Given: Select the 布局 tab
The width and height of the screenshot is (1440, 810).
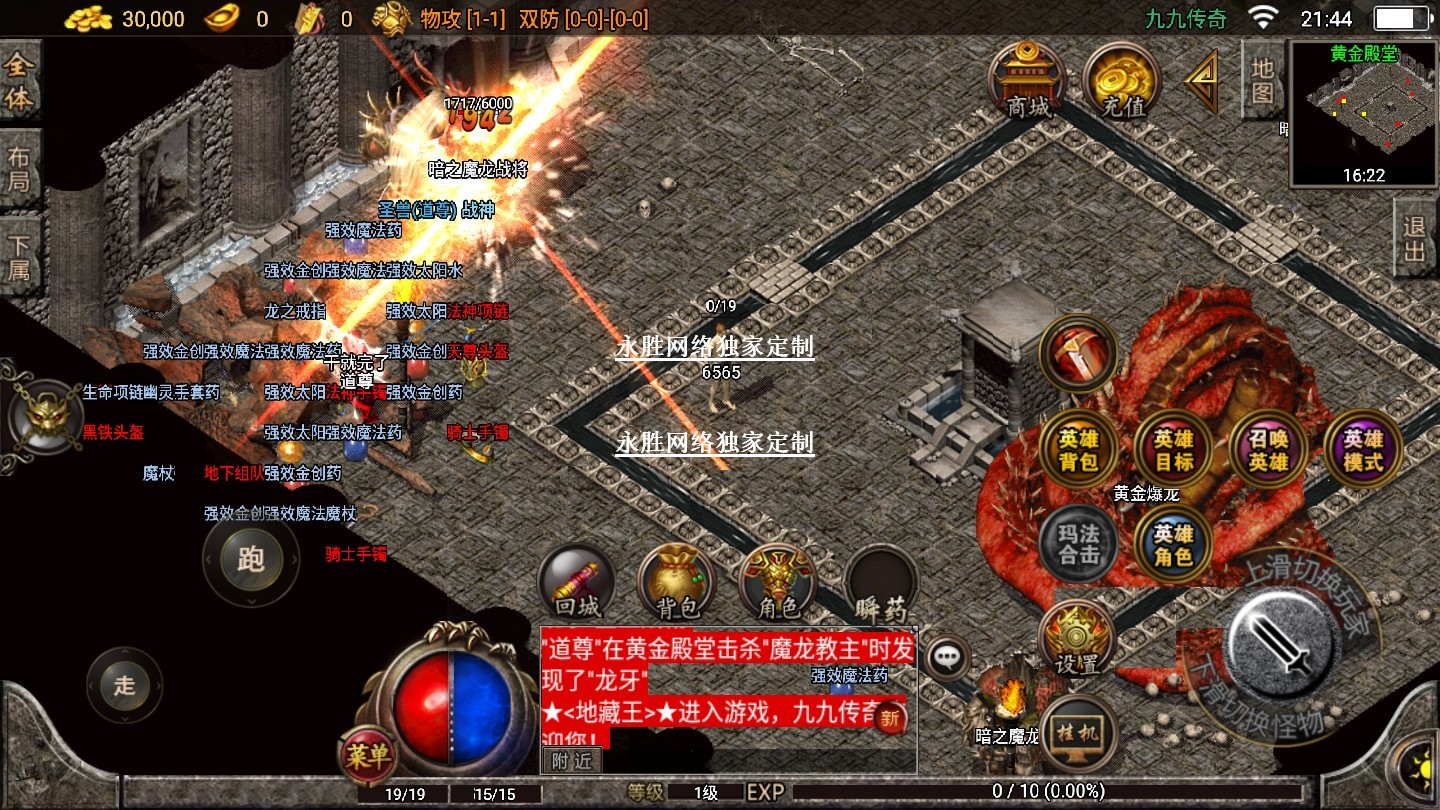Looking at the screenshot, I should (20, 170).
